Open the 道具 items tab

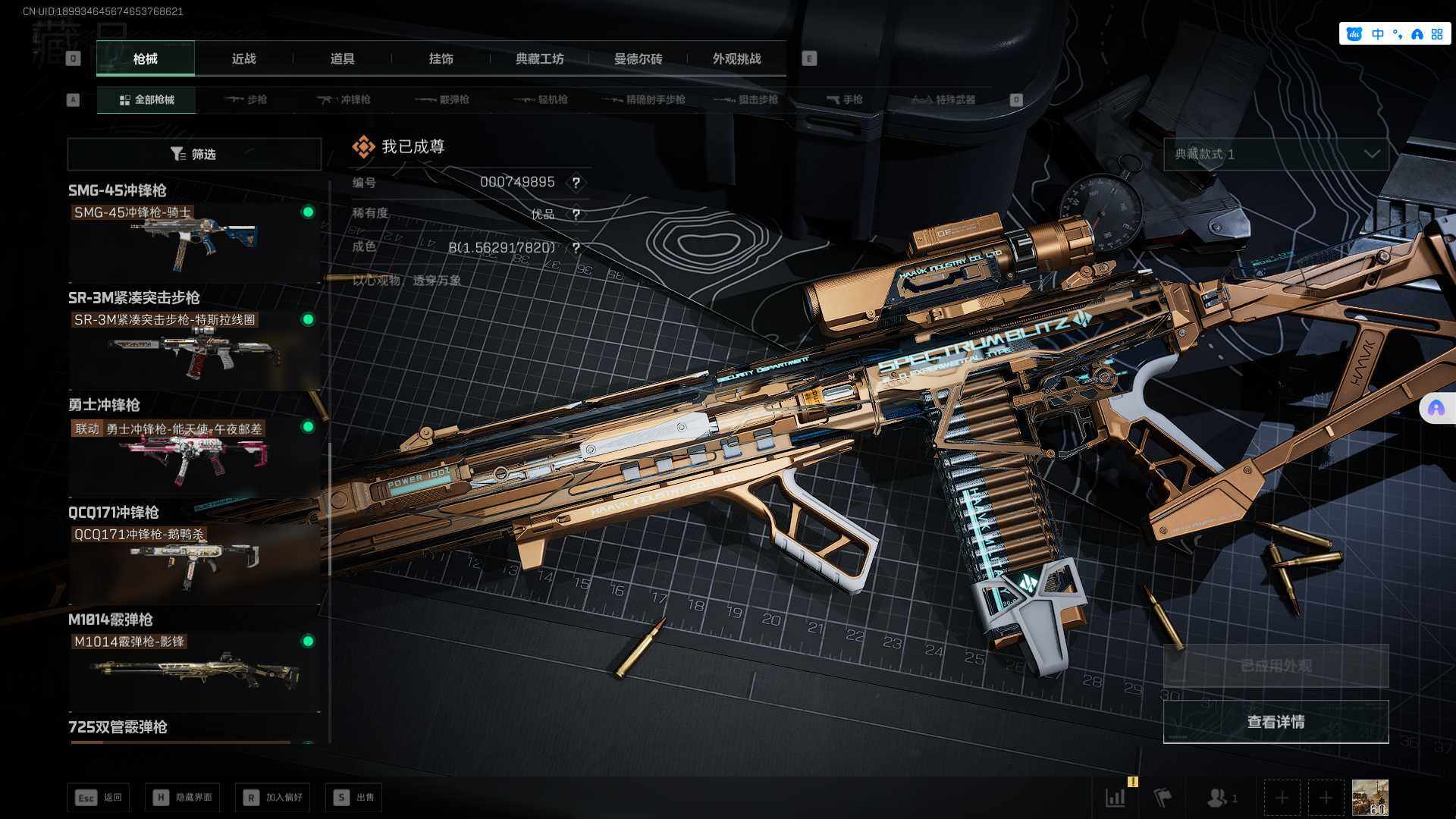(342, 58)
